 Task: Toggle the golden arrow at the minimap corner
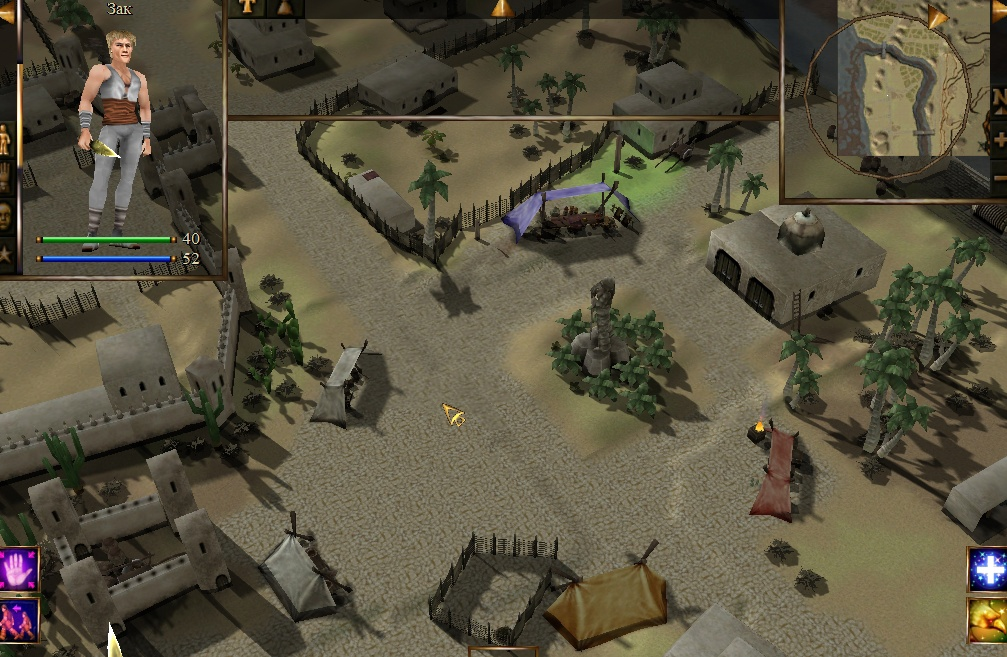click(x=938, y=16)
